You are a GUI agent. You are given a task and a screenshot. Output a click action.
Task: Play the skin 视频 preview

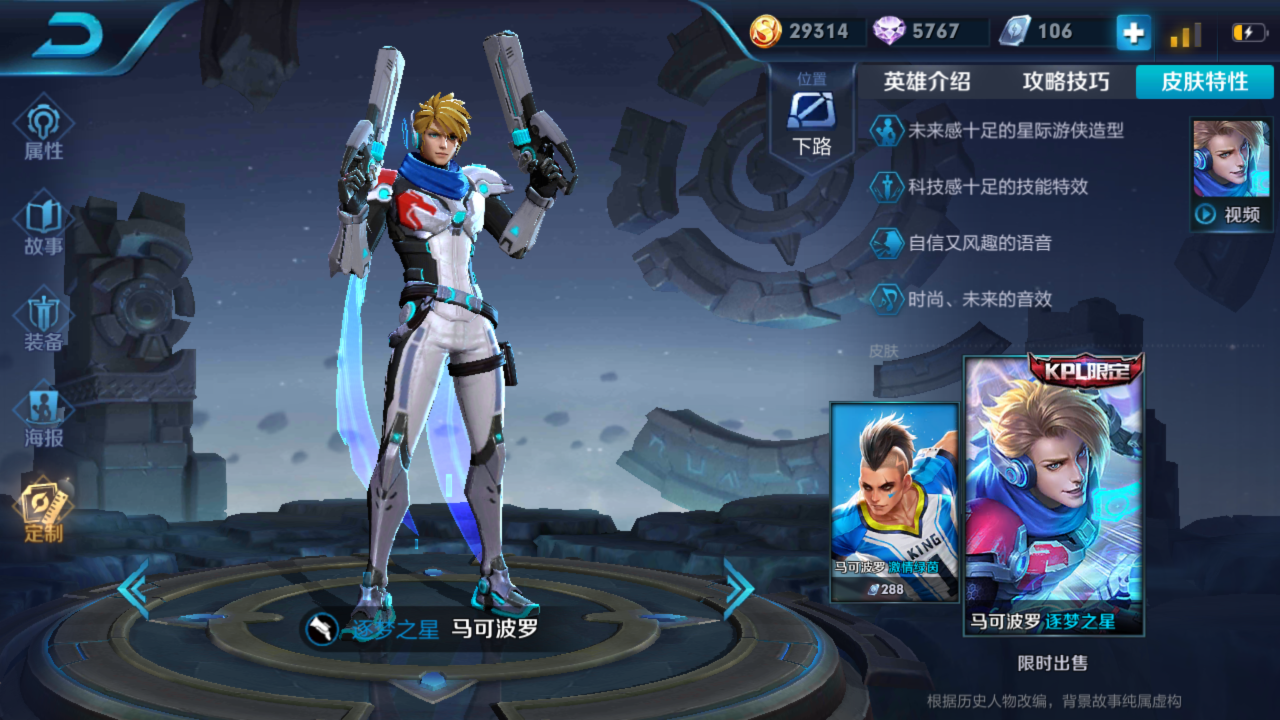point(1230,174)
